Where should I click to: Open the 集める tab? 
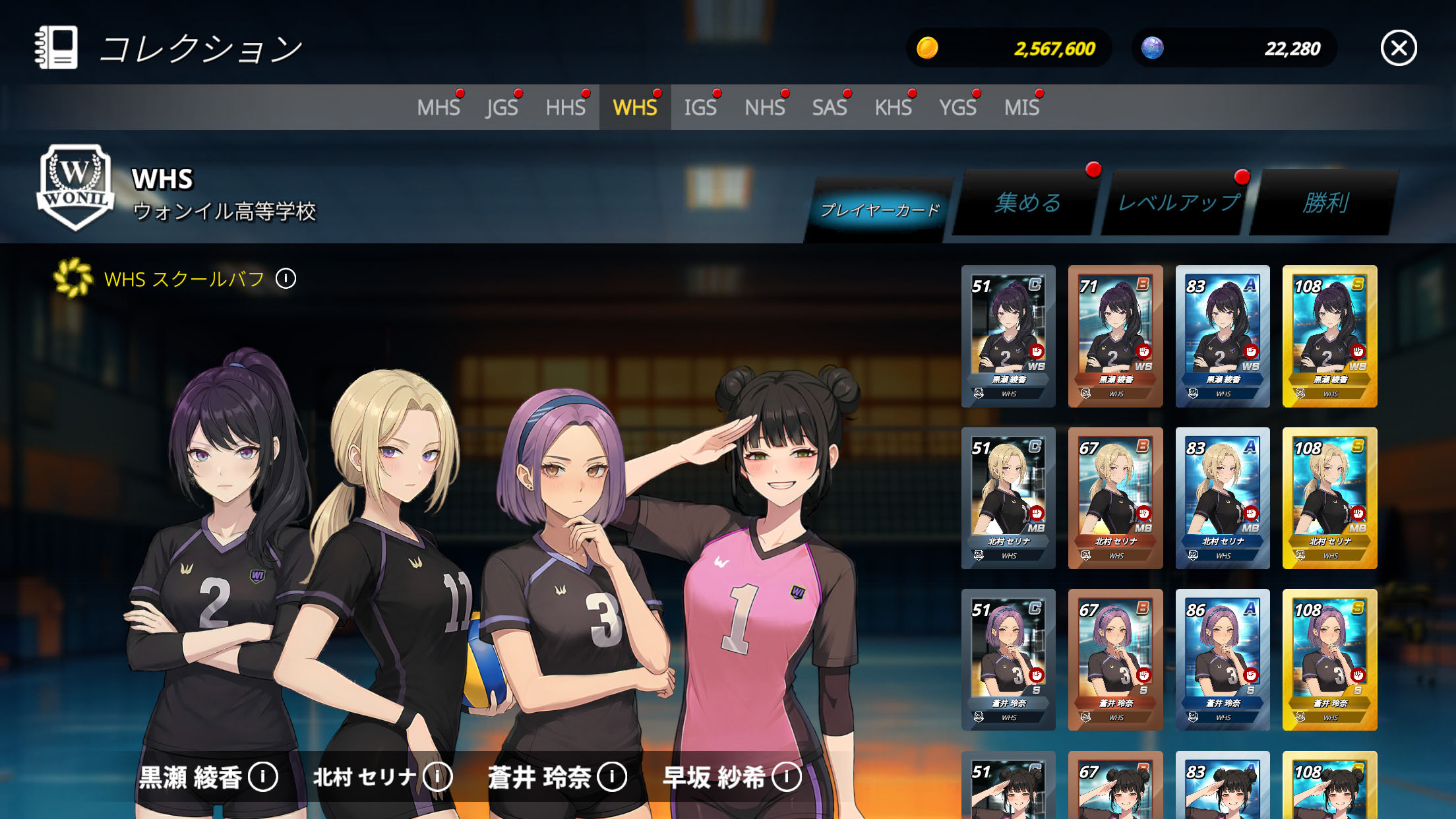point(1027,202)
